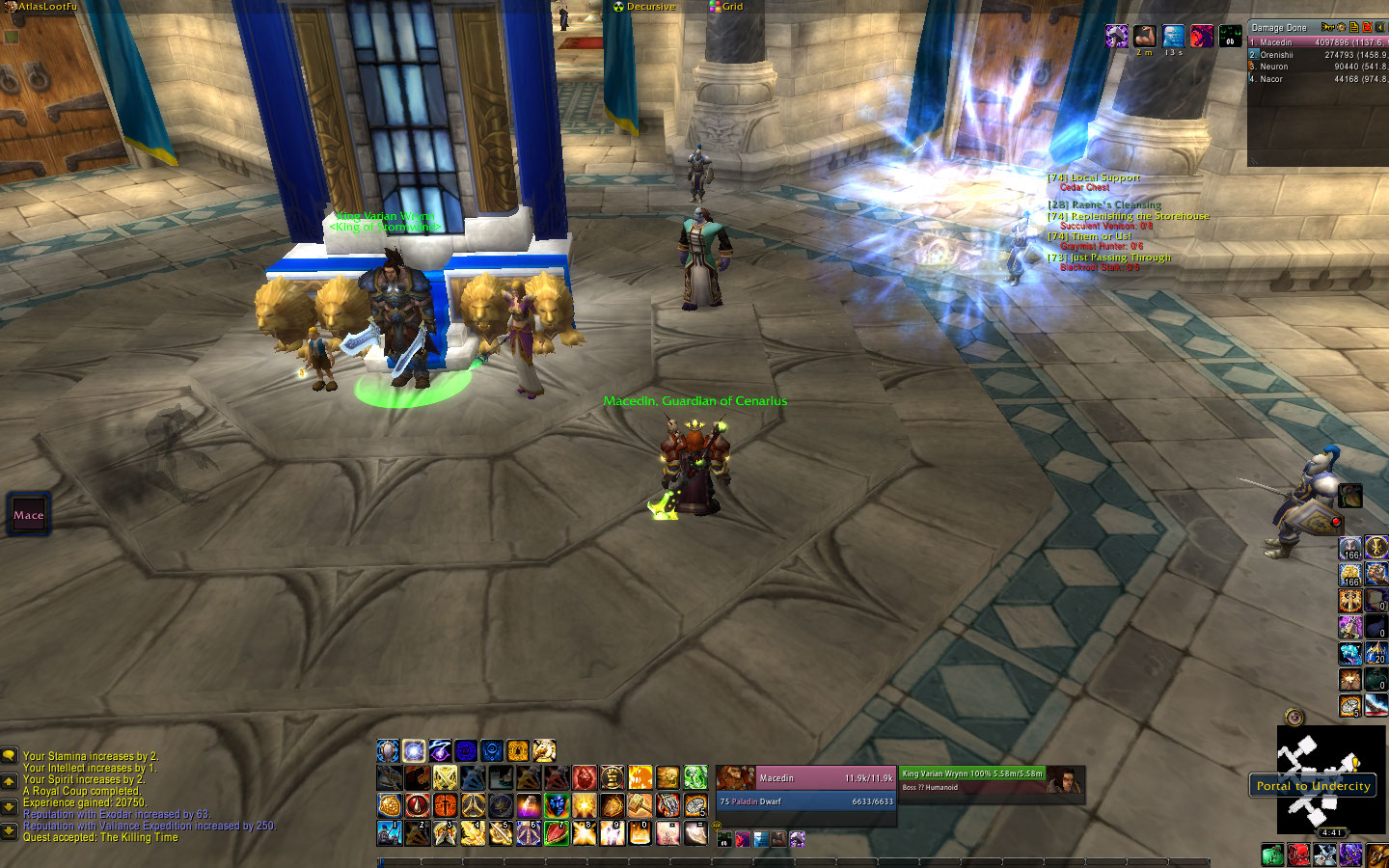Viewport: 1389px width, 868px height.
Task: Click the chat log window
Action: pyautogui.click(x=145, y=796)
